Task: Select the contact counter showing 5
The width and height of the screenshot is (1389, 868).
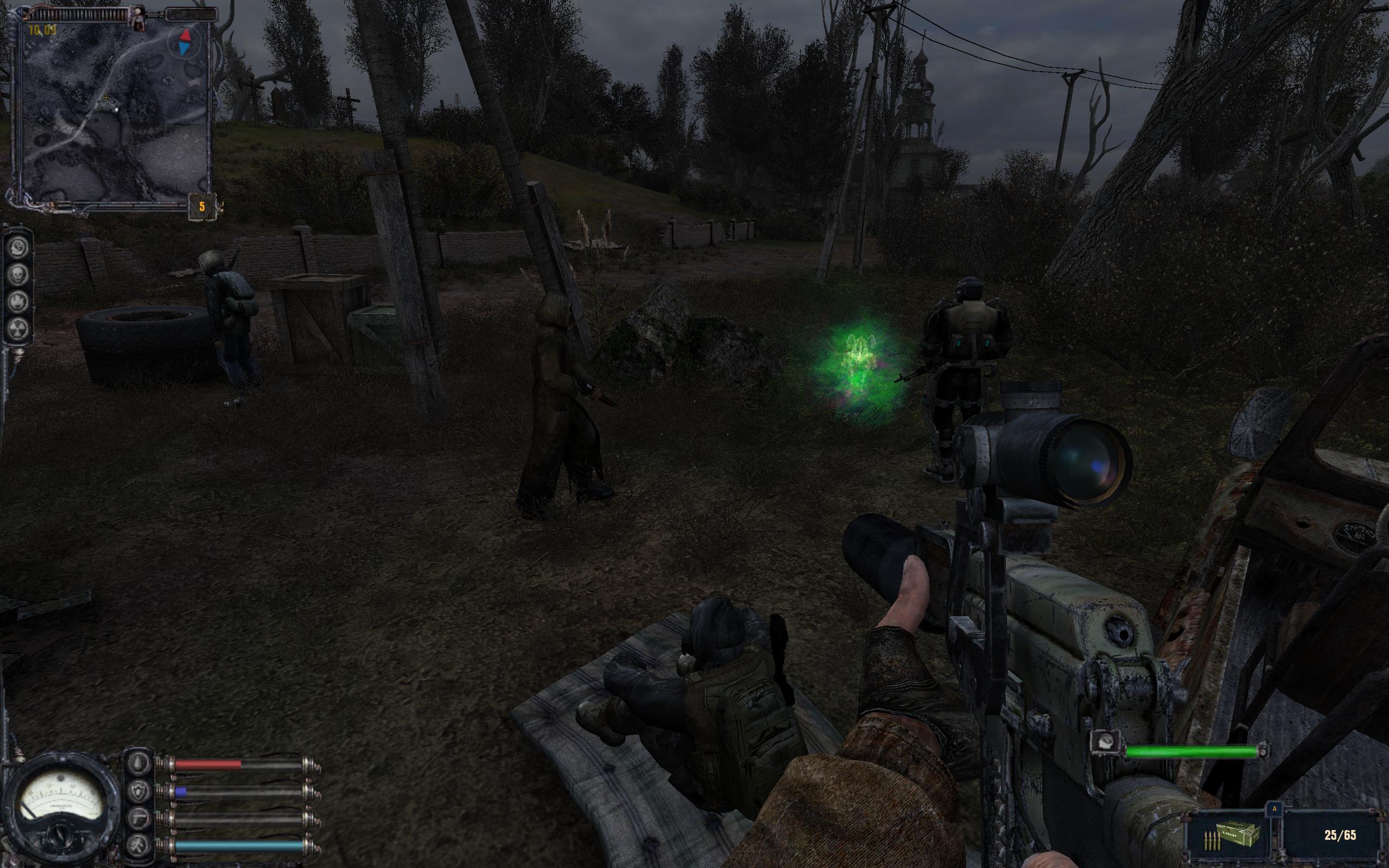Action: tap(201, 207)
